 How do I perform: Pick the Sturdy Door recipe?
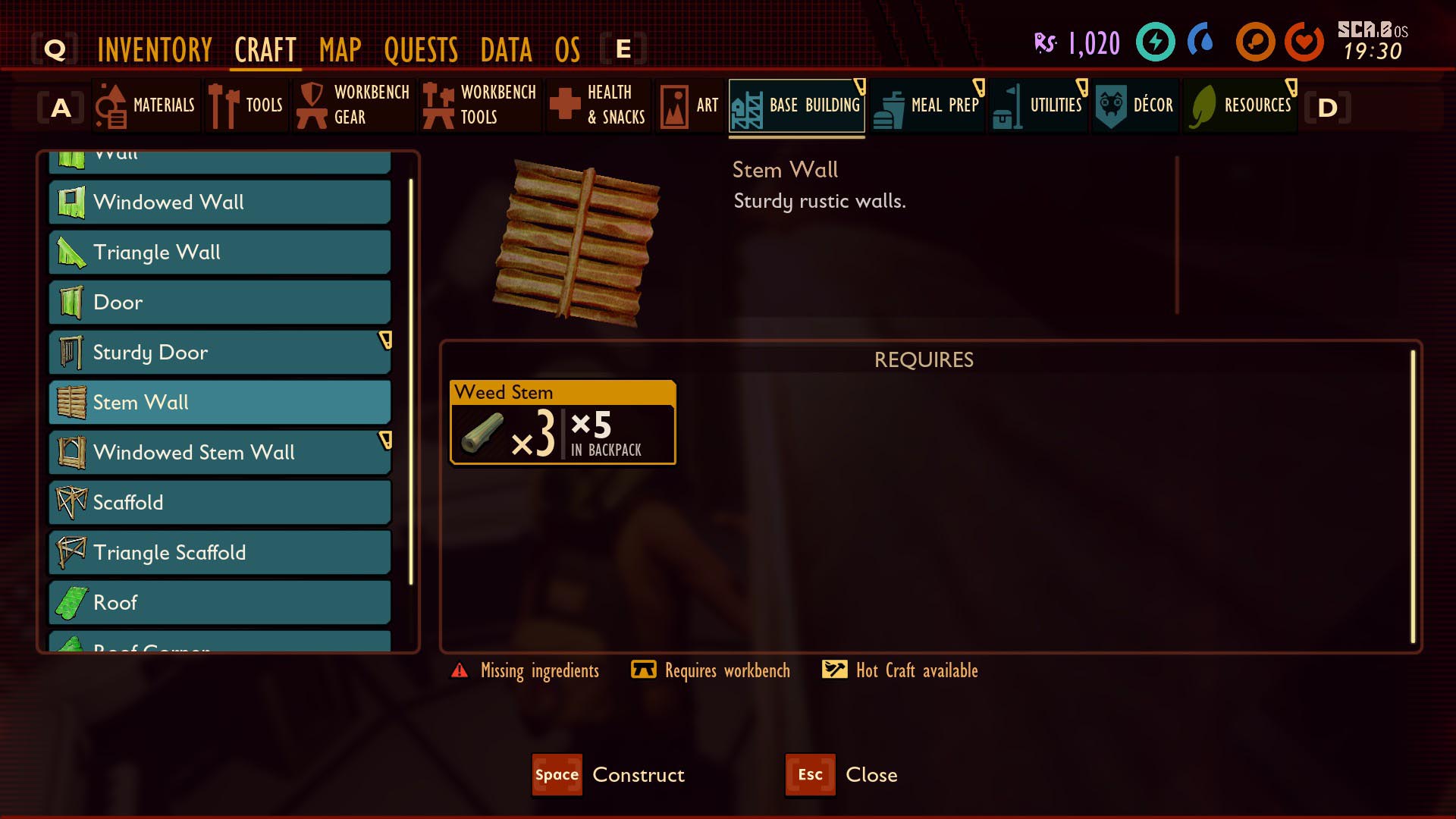point(220,353)
